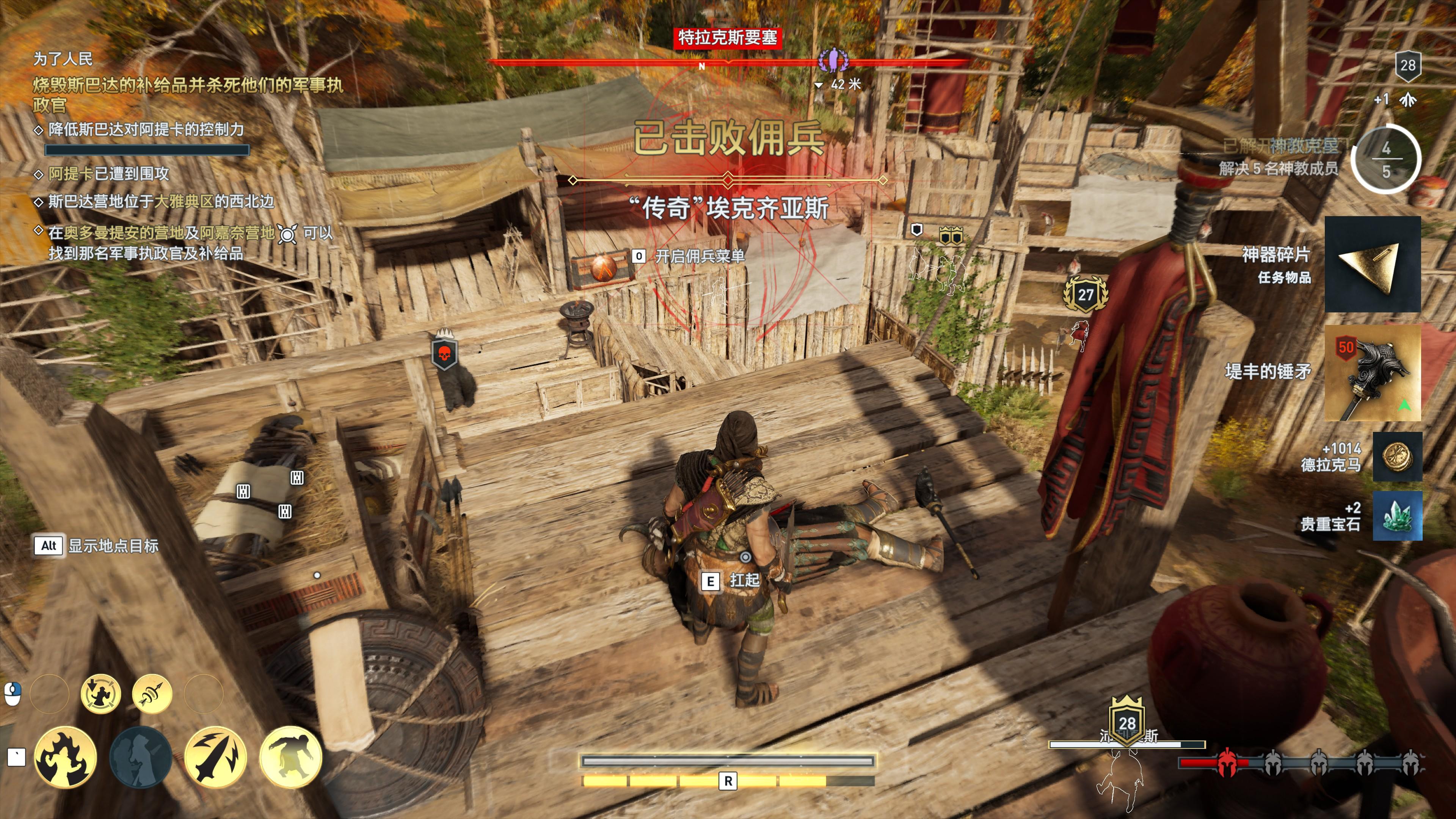1456x819 pixels.
Task: Click the 特拉克斯要塞 location label
Action: coord(728,38)
